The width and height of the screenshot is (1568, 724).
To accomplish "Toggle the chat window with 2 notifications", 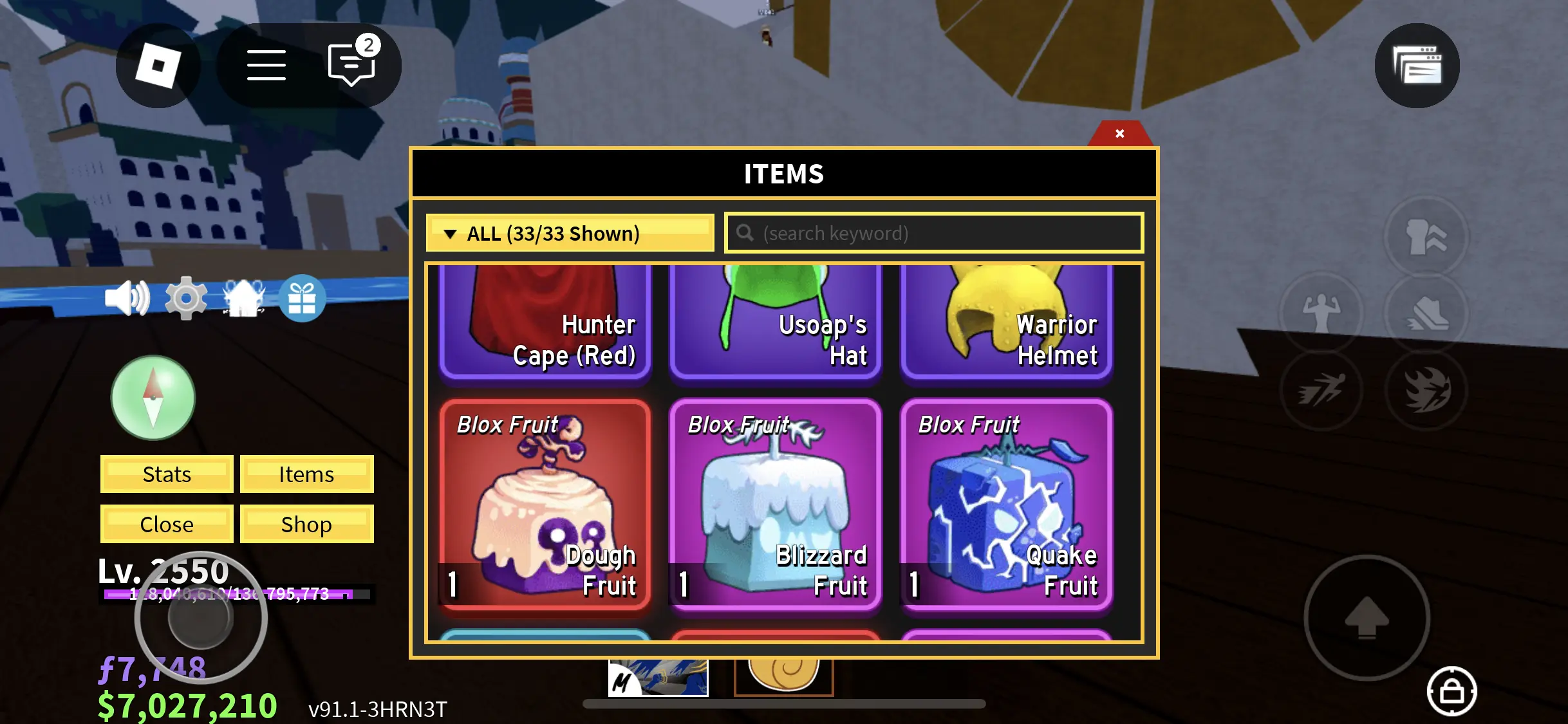I will (x=350, y=65).
